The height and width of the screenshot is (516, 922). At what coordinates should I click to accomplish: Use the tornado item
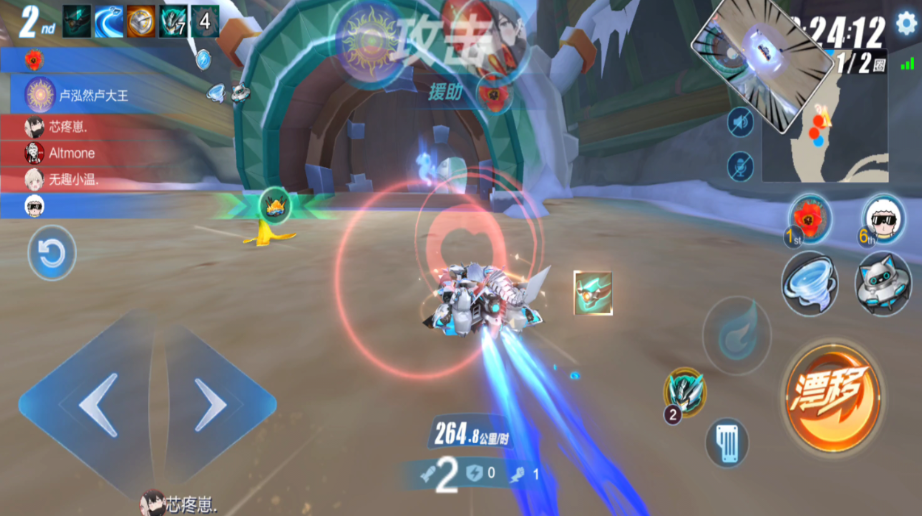809,281
